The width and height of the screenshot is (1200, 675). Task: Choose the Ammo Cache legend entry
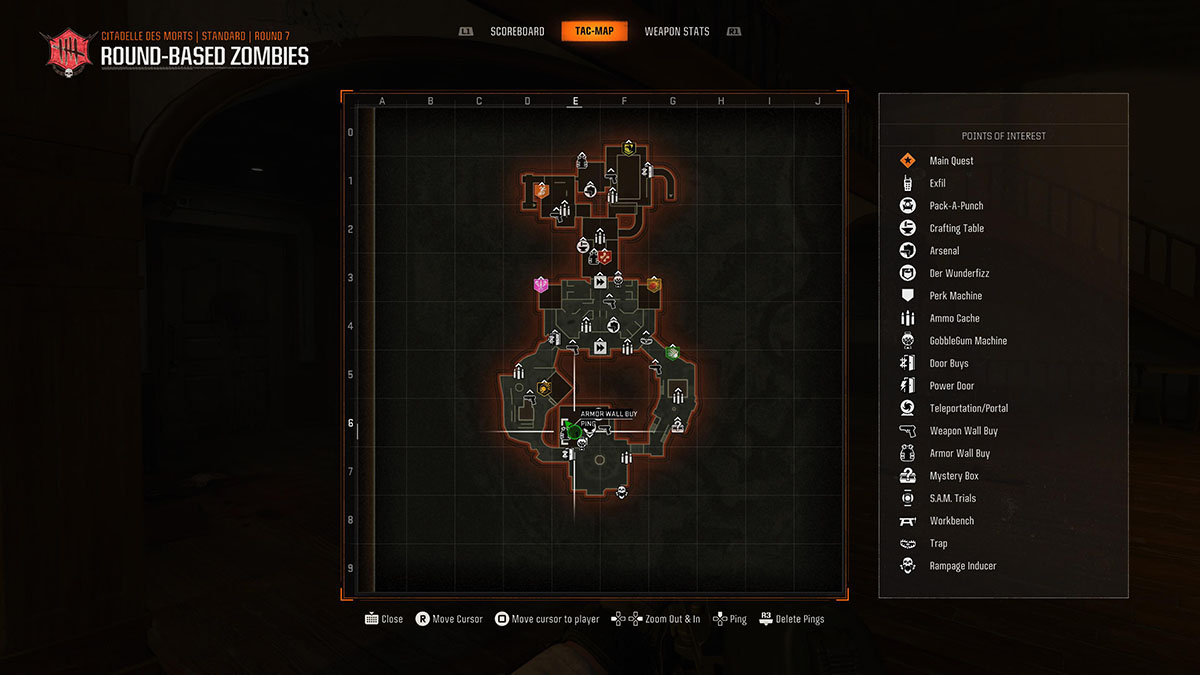click(x=954, y=318)
